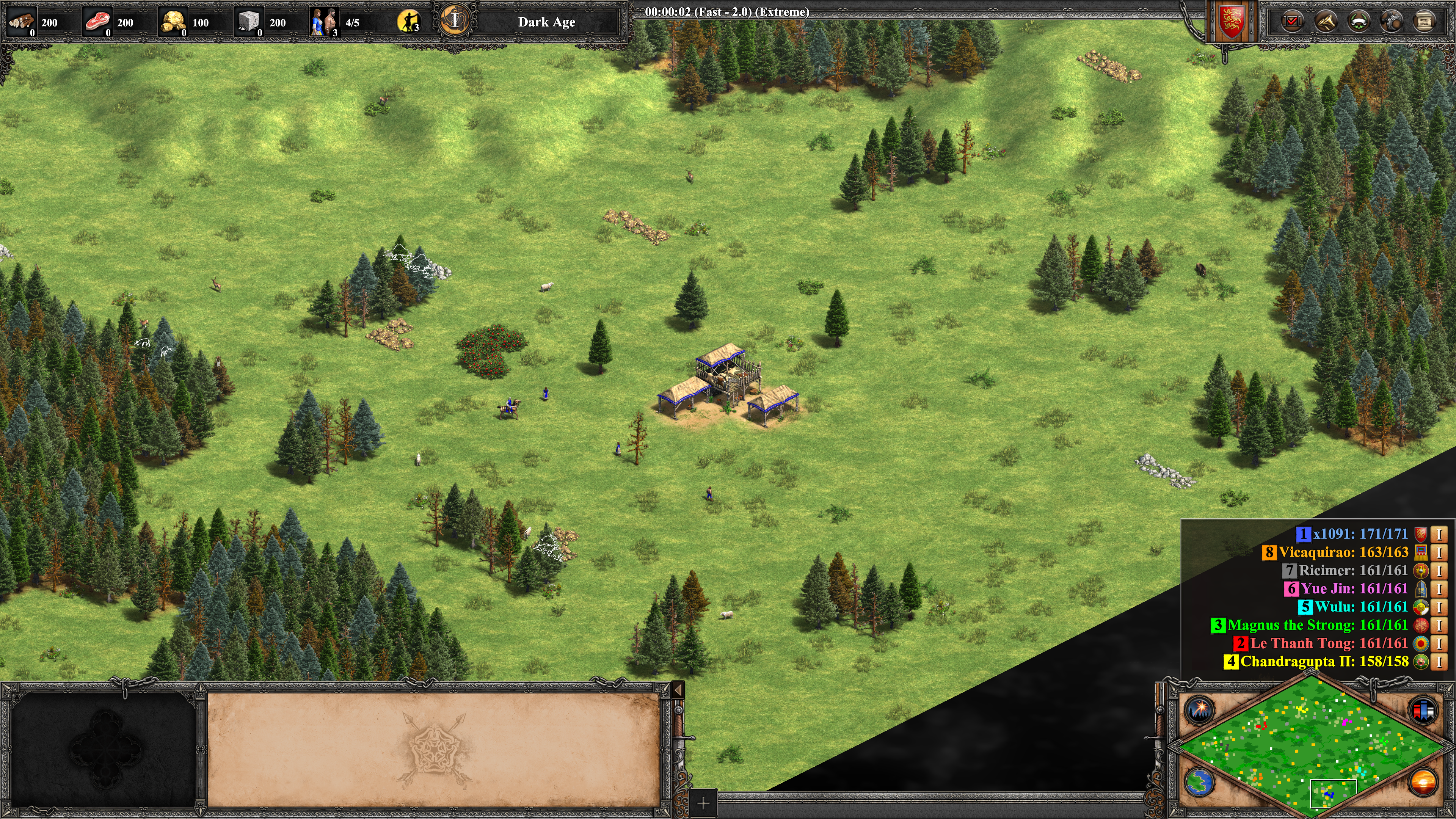Open the chat horn button
1456x819 pixels.
pyautogui.click(x=1326, y=22)
